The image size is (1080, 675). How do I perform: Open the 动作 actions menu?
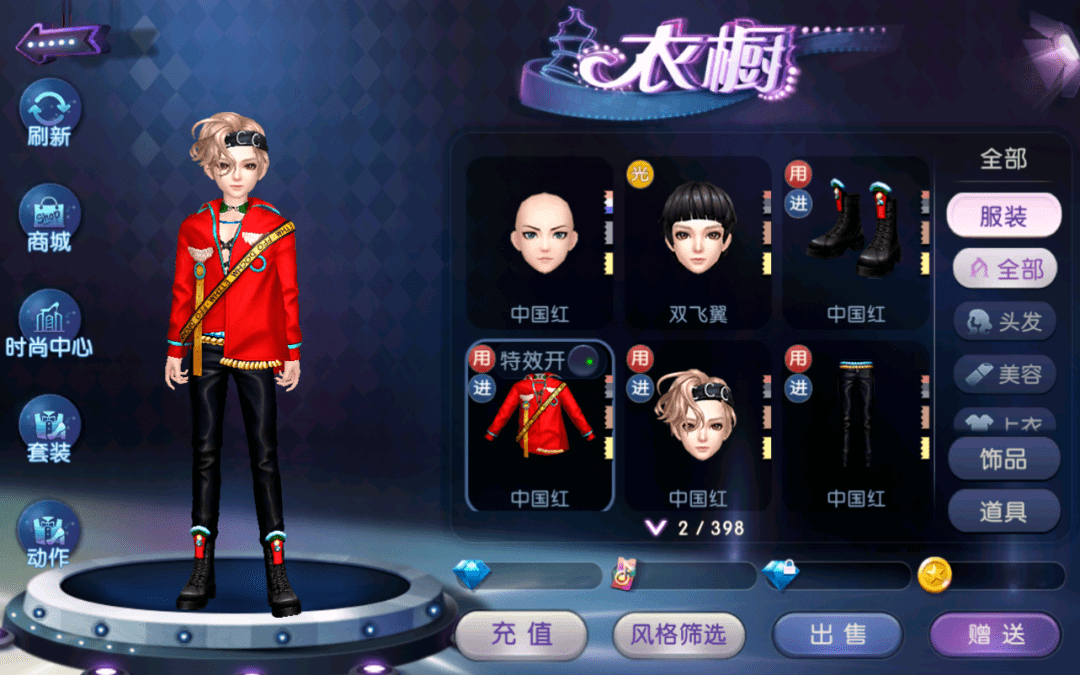49,533
